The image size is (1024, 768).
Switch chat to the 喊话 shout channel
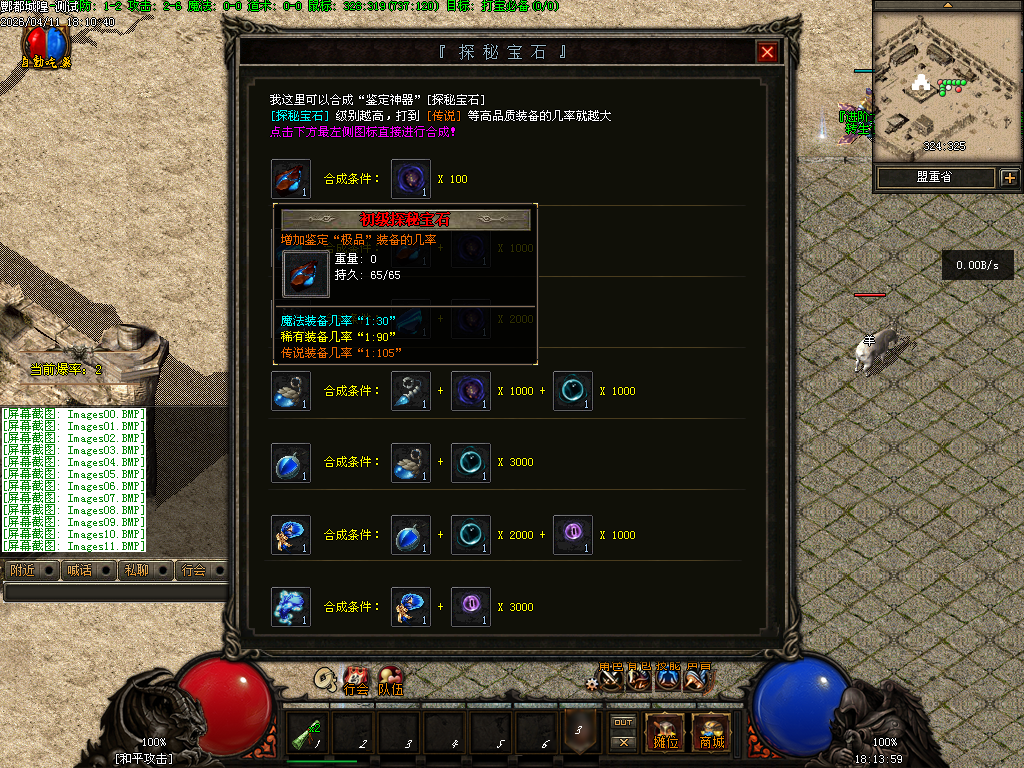[78, 570]
